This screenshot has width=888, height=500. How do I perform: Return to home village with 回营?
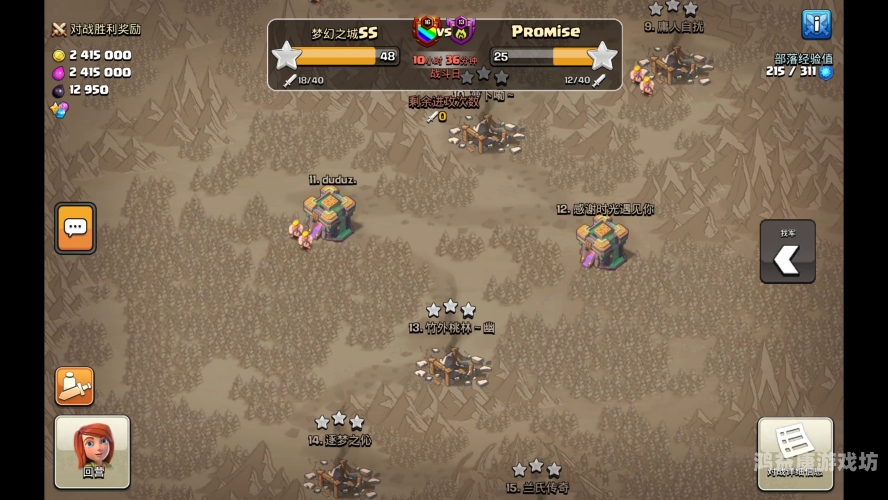(92, 452)
